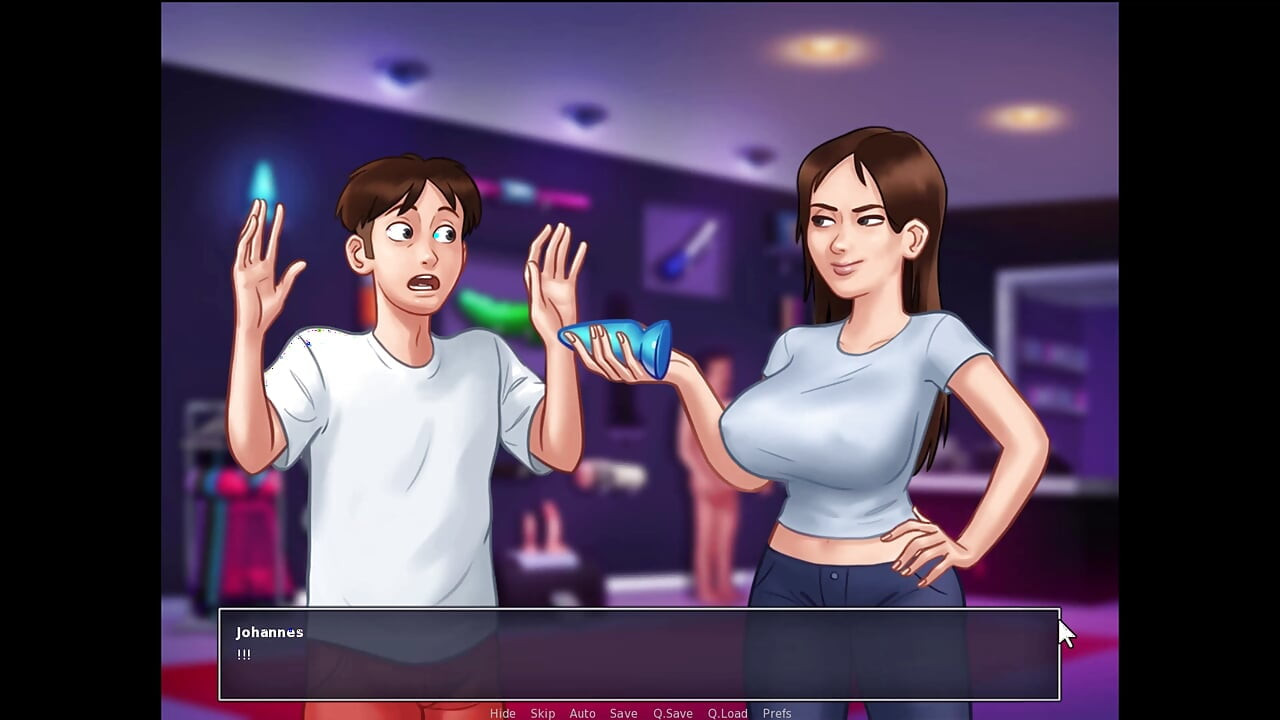Open the Prefs settings menu

(777, 713)
